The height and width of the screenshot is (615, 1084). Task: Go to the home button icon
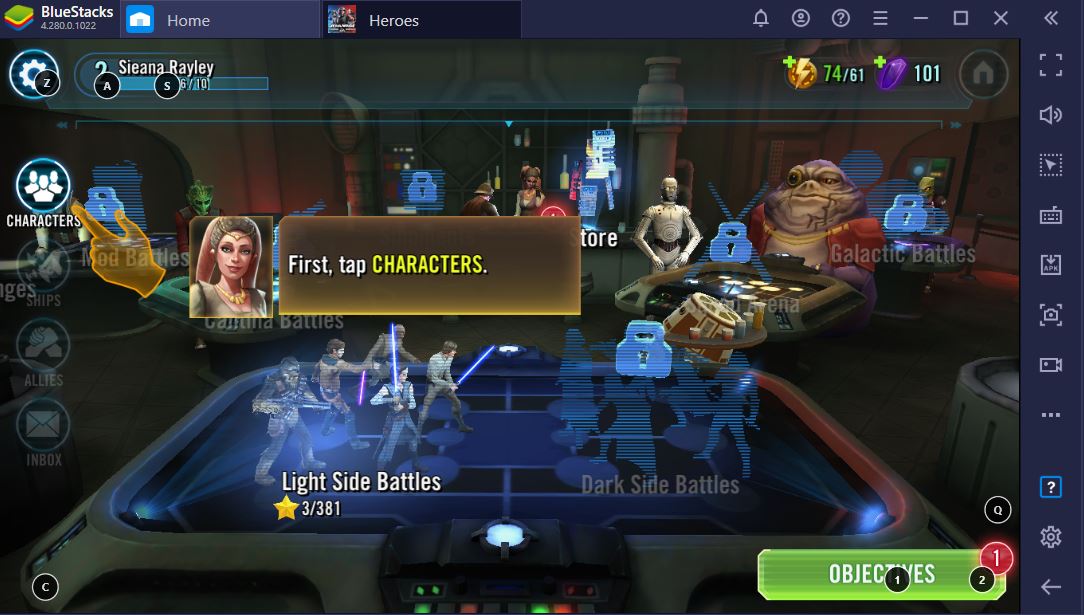click(x=983, y=73)
